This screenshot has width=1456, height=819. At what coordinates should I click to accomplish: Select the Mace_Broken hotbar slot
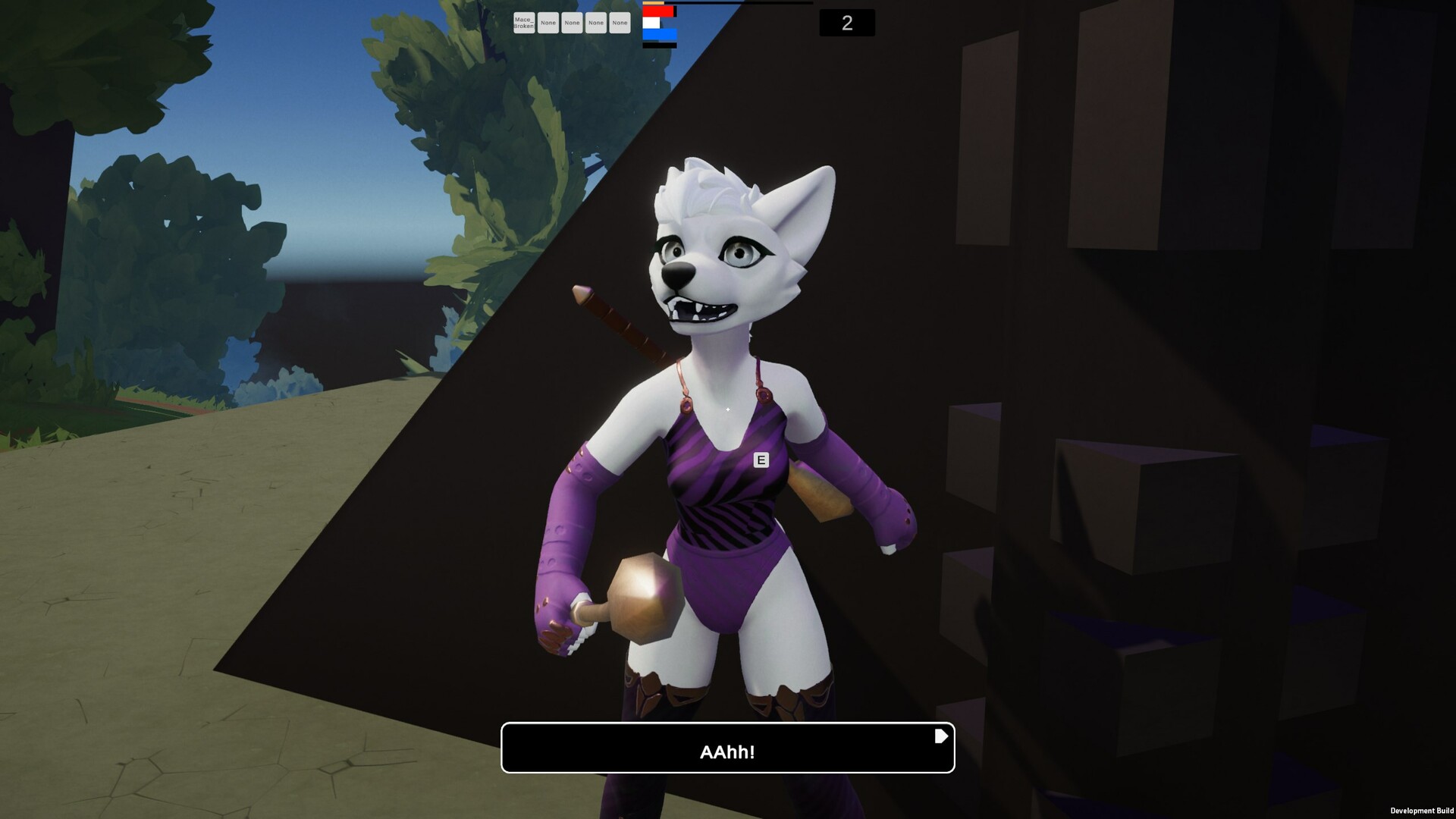[x=524, y=23]
